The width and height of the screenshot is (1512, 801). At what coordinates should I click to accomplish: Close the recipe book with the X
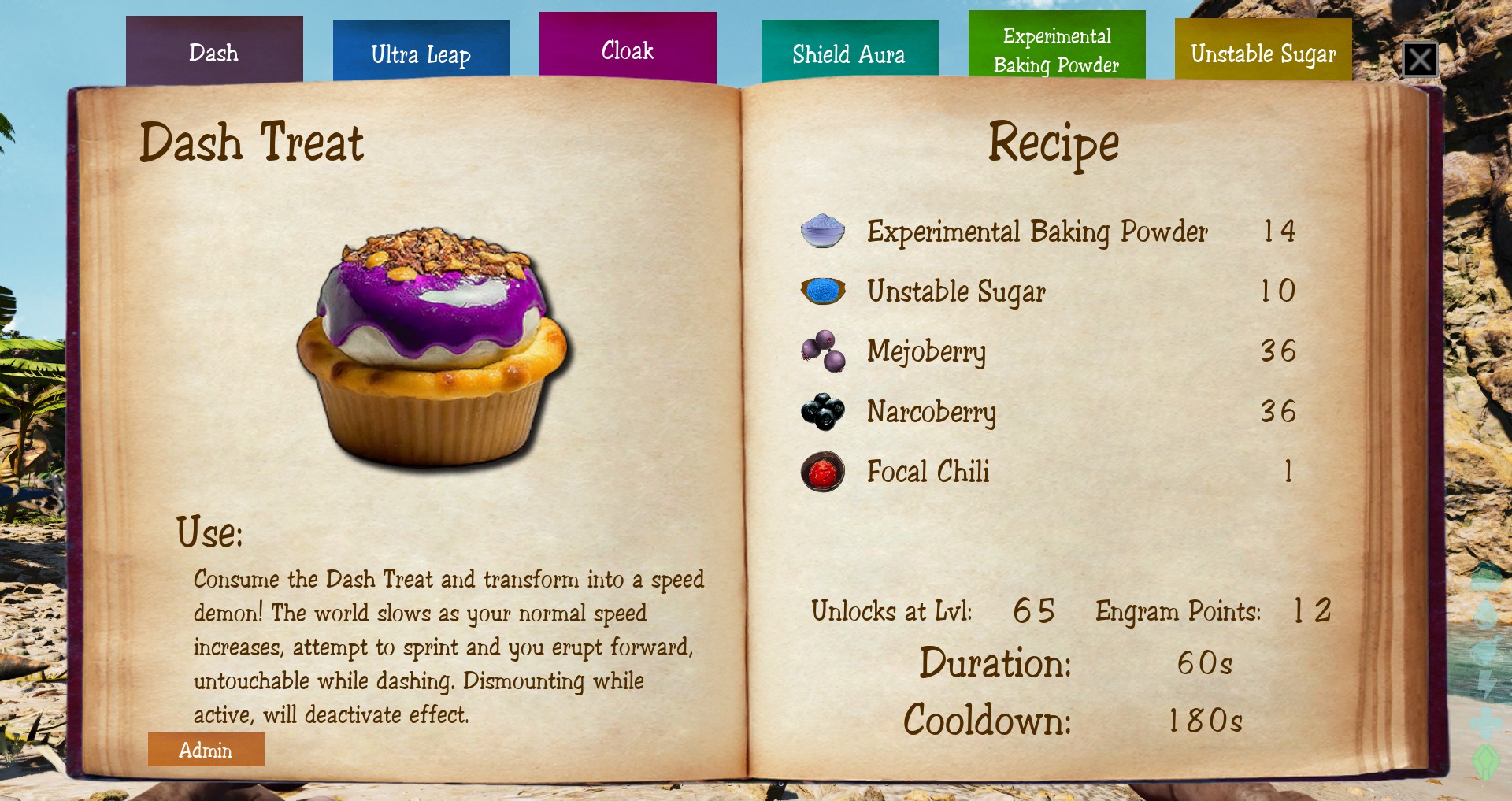tap(1420, 60)
